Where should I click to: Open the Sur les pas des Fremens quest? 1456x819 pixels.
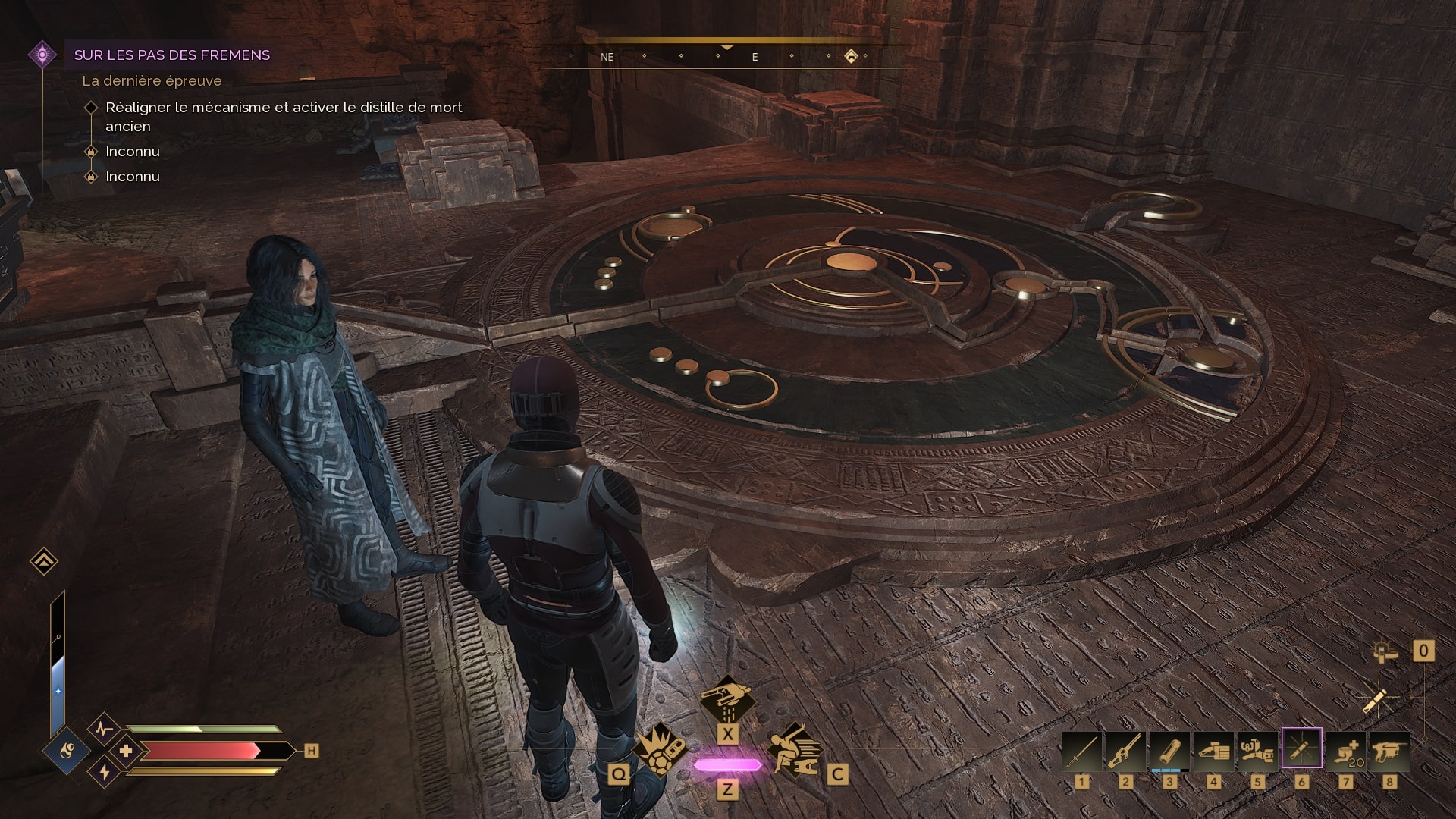pyautogui.click(x=172, y=55)
